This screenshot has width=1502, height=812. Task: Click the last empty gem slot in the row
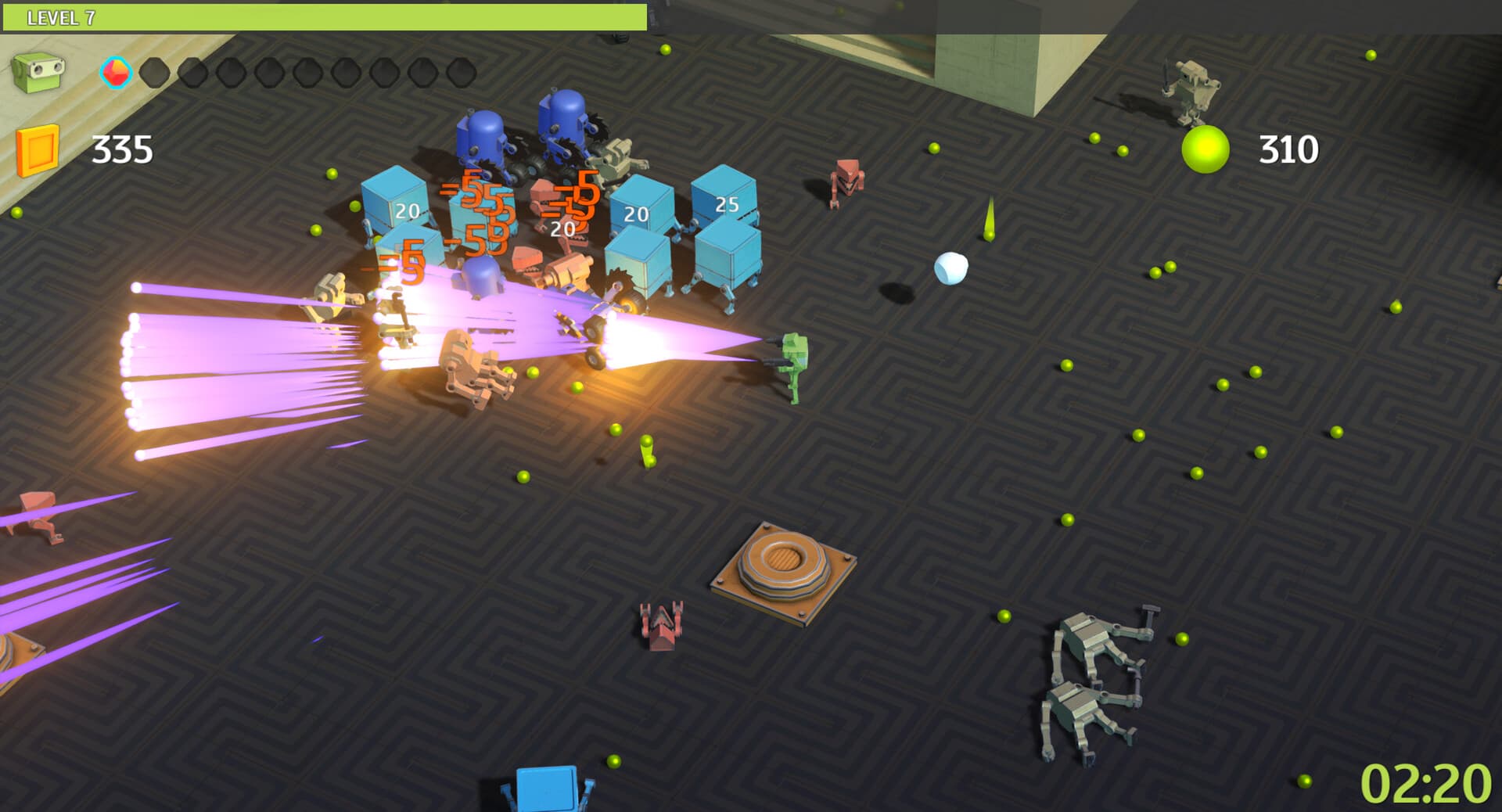[x=459, y=73]
